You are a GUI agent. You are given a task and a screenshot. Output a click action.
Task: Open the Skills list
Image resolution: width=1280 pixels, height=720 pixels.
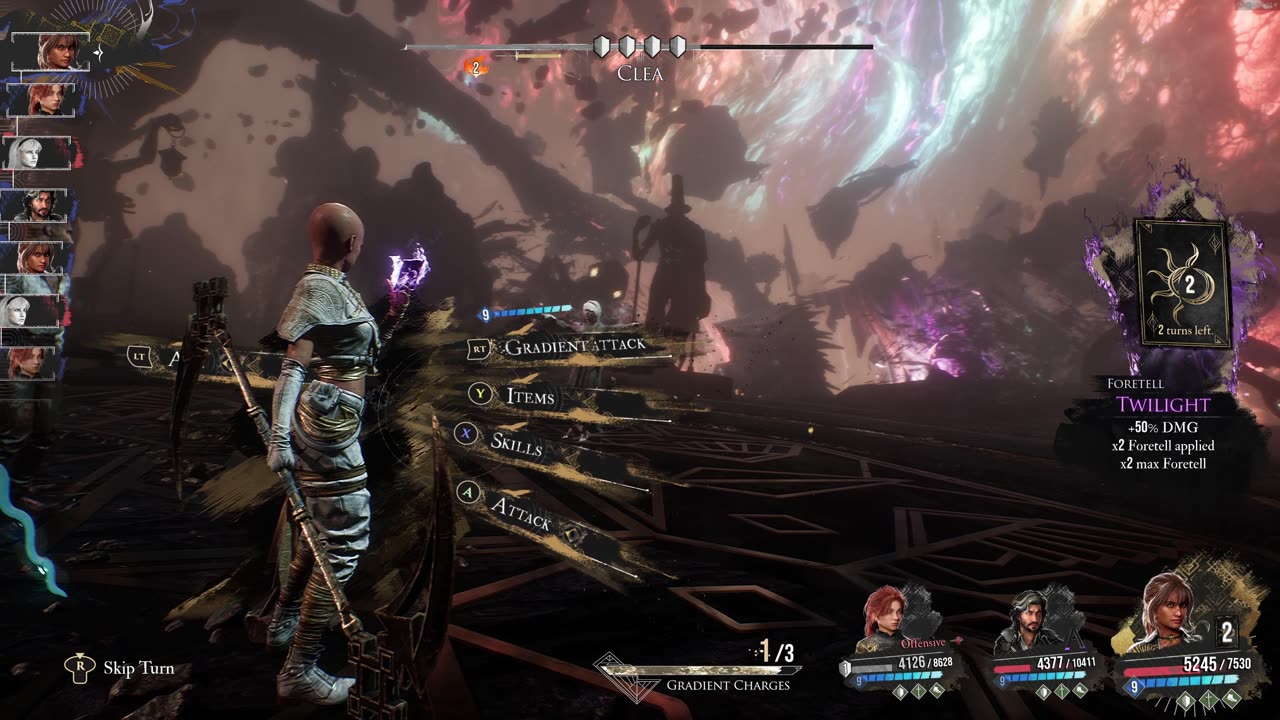tap(515, 443)
